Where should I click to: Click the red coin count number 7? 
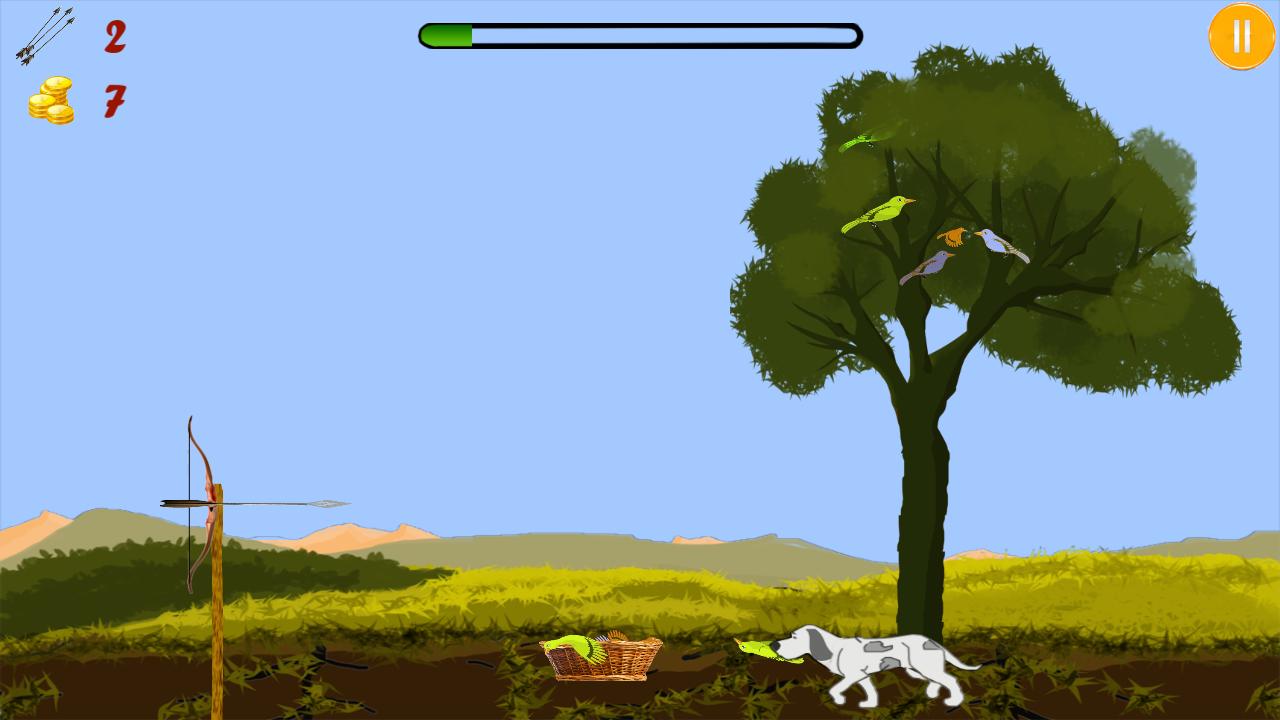click(113, 100)
